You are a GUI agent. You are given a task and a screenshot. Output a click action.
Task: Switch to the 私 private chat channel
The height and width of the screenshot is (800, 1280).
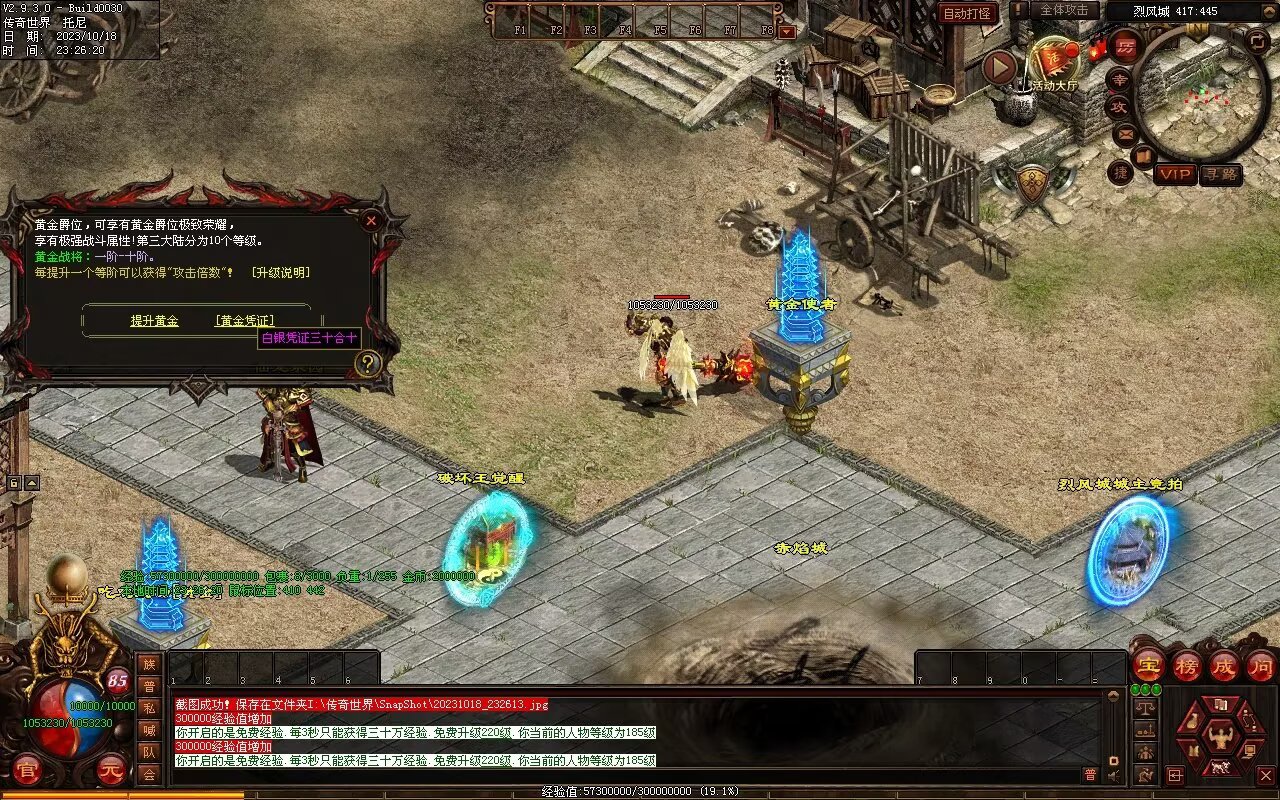(149, 708)
